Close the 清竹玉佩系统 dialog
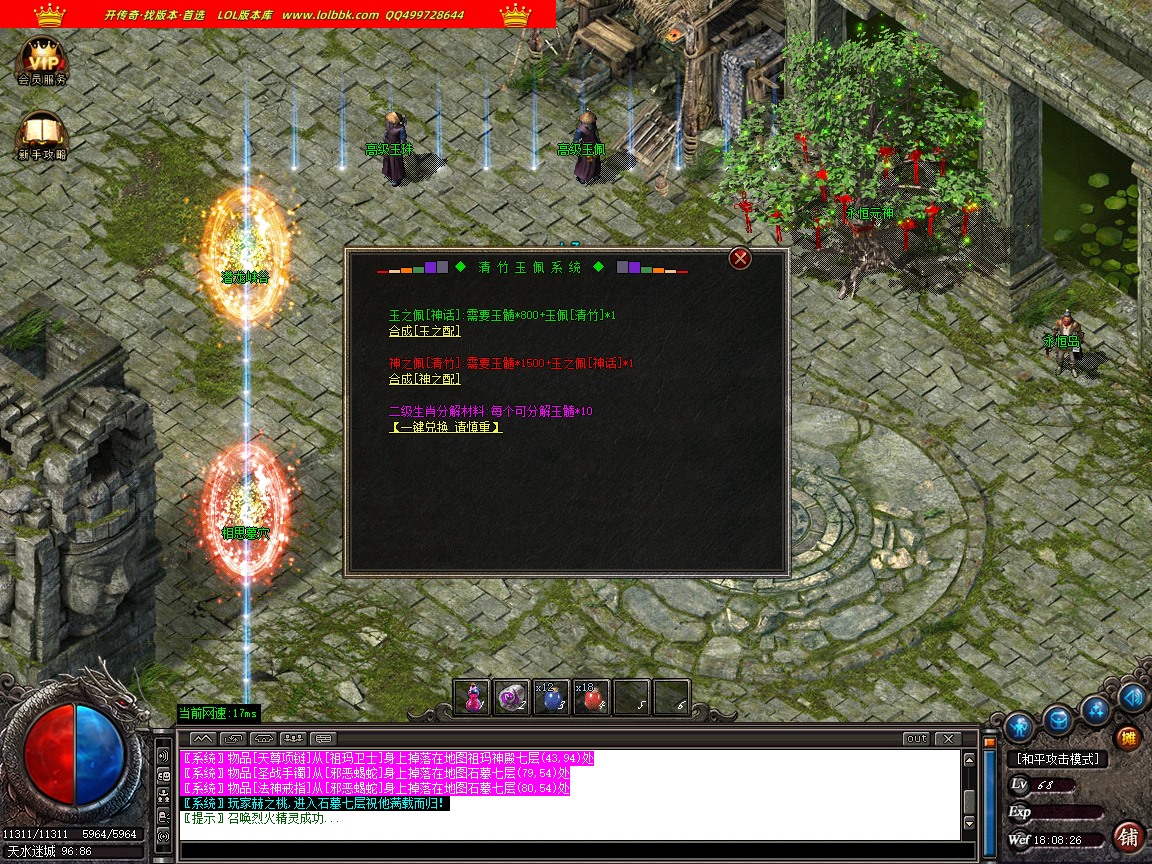The width and height of the screenshot is (1152, 864). [x=740, y=259]
